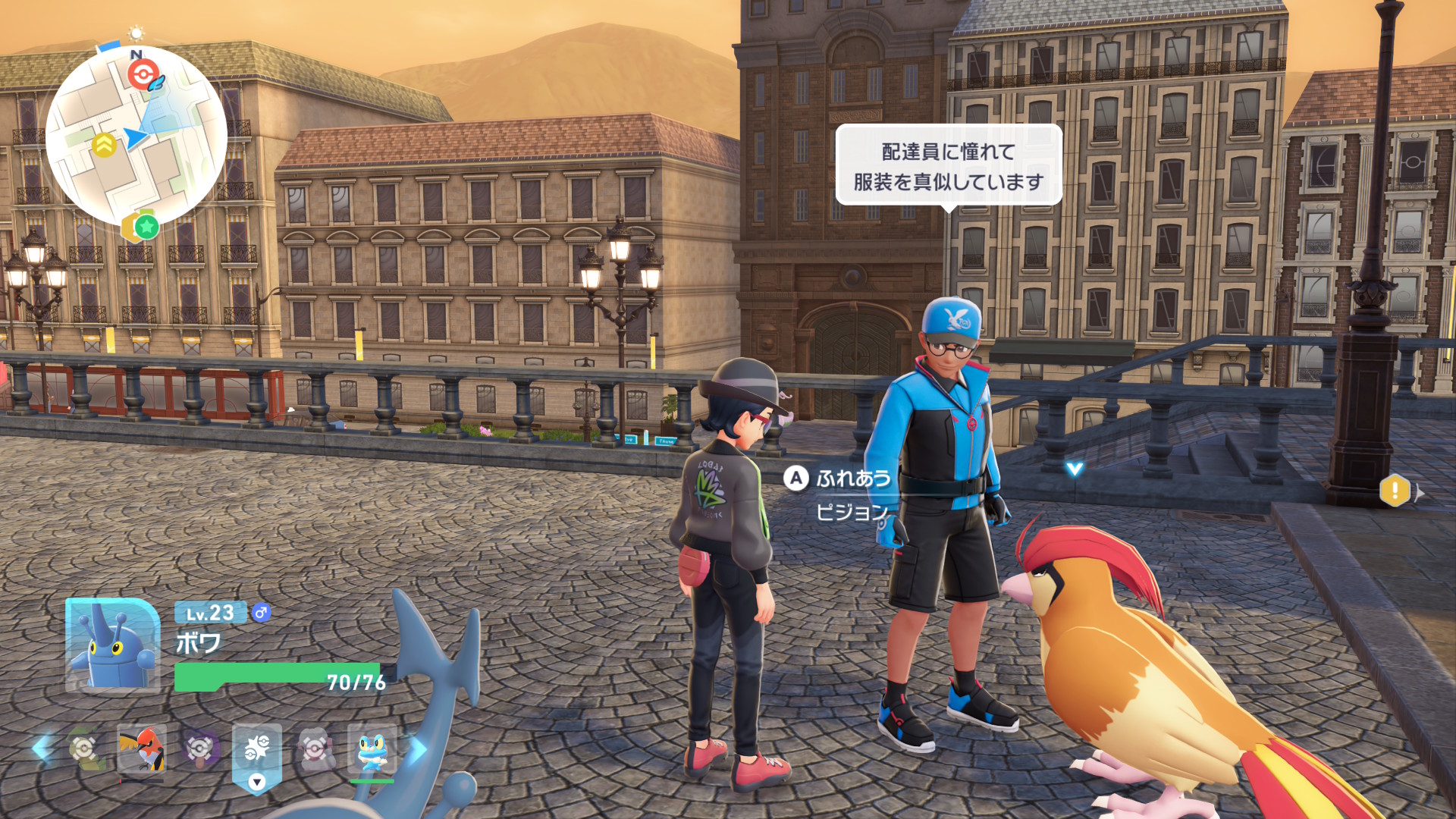Screen dimensions: 1456x819
Task: Click the N compass indicator on the minimap
Action: 135,55
